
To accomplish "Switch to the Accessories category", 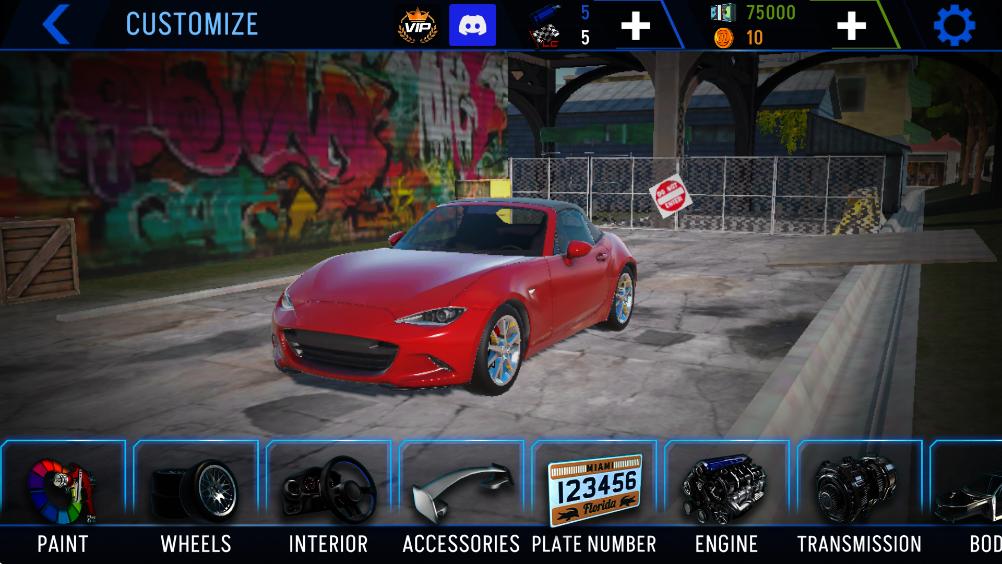I will click(x=461, y=493).
